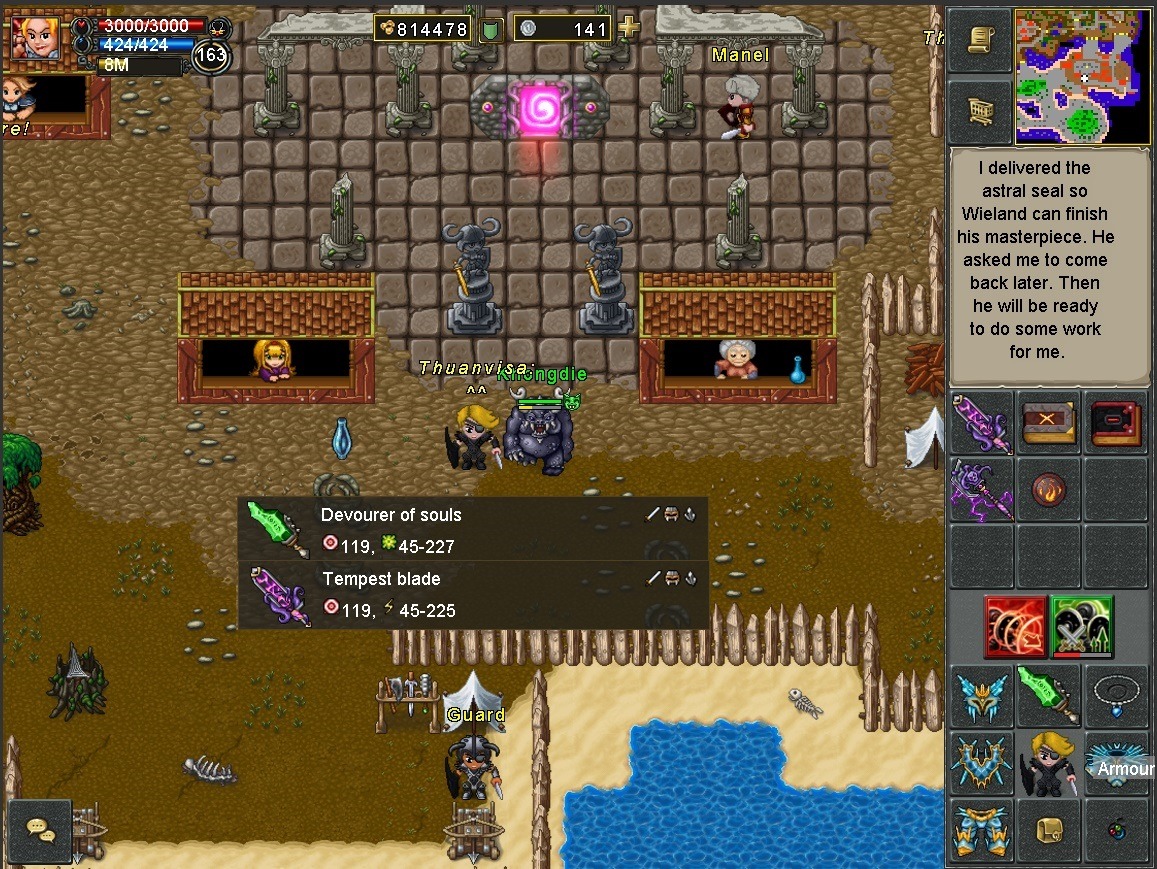This screenshot has width=1157, height=869.
Task: Select the brown book with X
Action: coord(1048,423)
